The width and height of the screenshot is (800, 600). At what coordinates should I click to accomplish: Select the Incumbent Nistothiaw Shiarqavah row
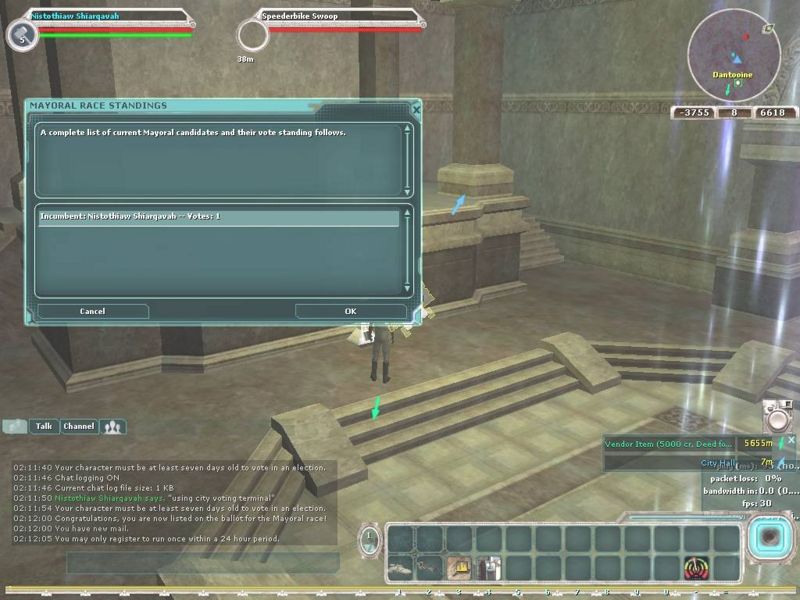click(x=218, y=216)
